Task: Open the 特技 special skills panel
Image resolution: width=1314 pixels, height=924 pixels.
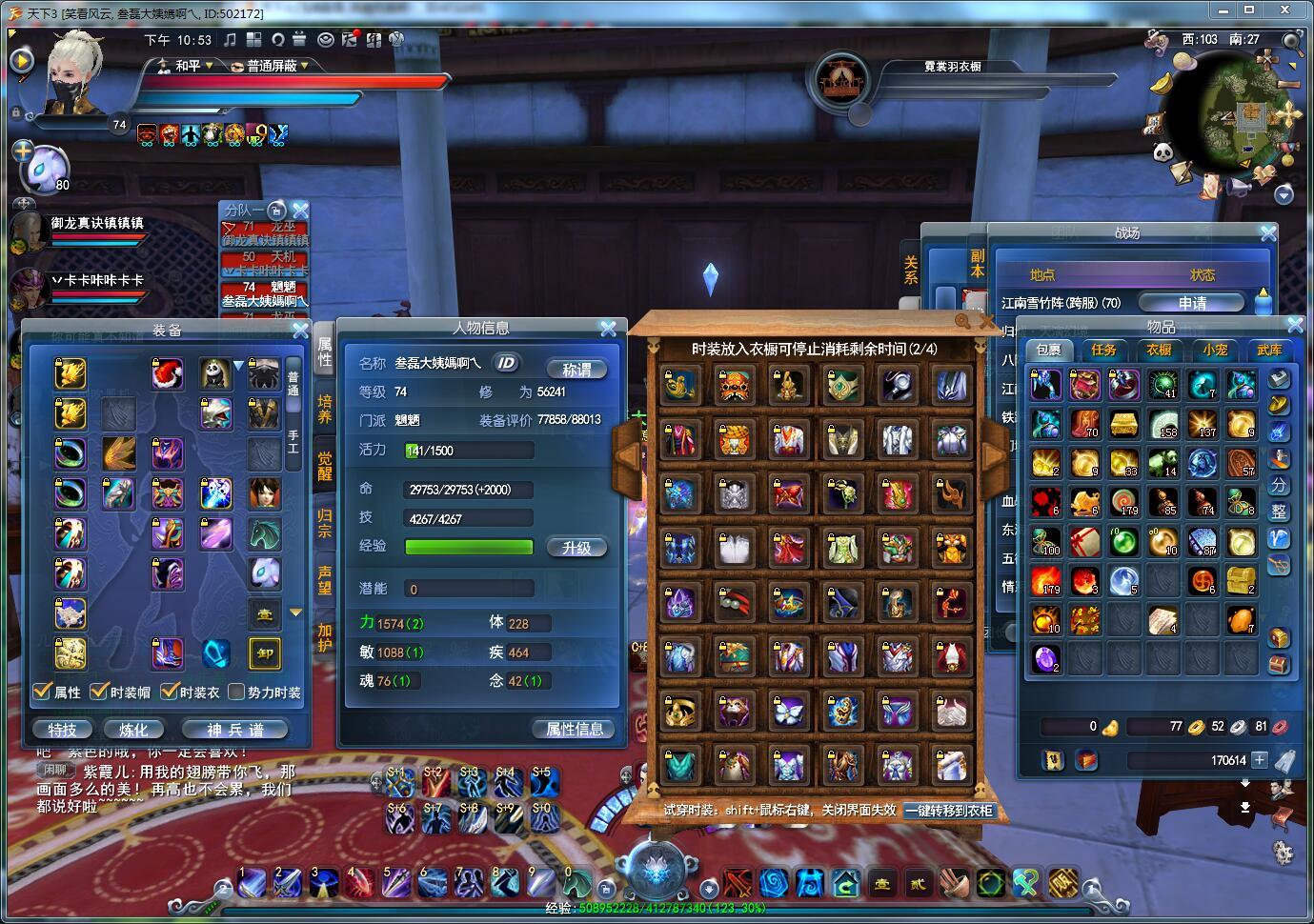Action: pos(62,730)
